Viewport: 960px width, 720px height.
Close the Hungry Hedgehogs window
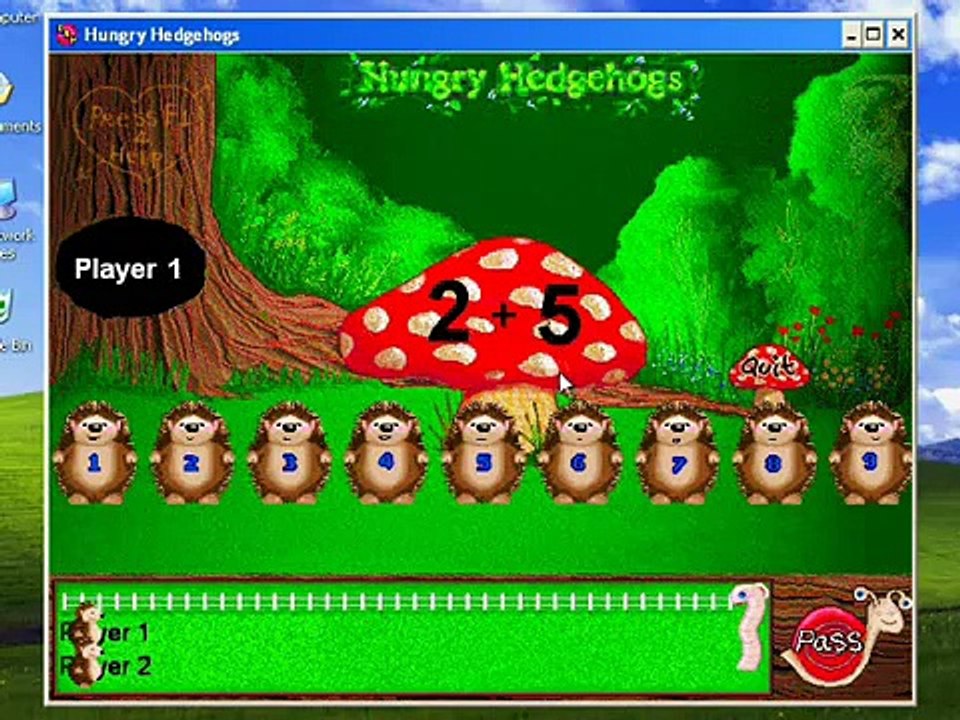coord(897,36)
